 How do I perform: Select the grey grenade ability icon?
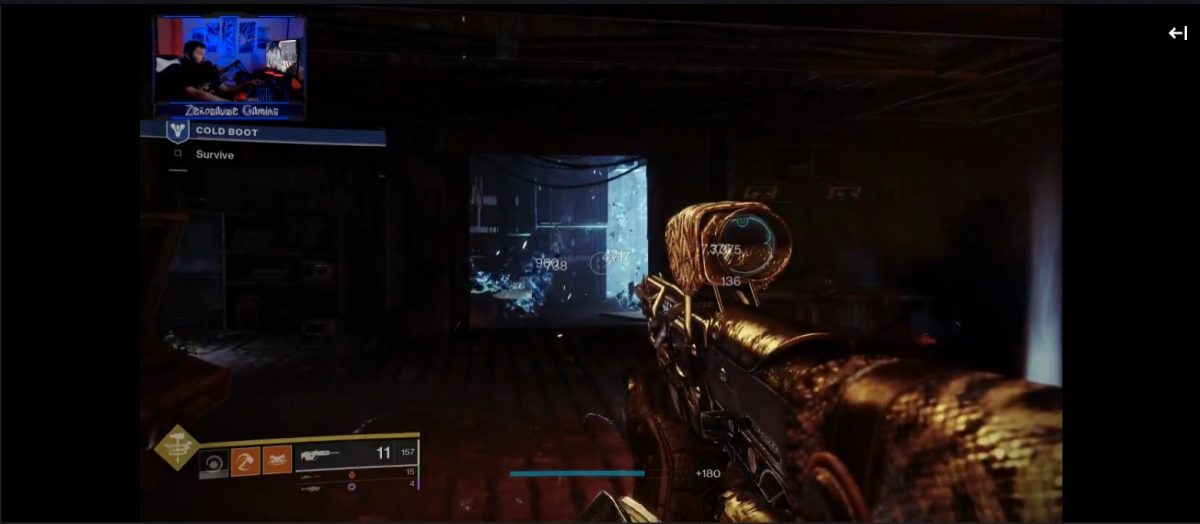click(214, 462)
